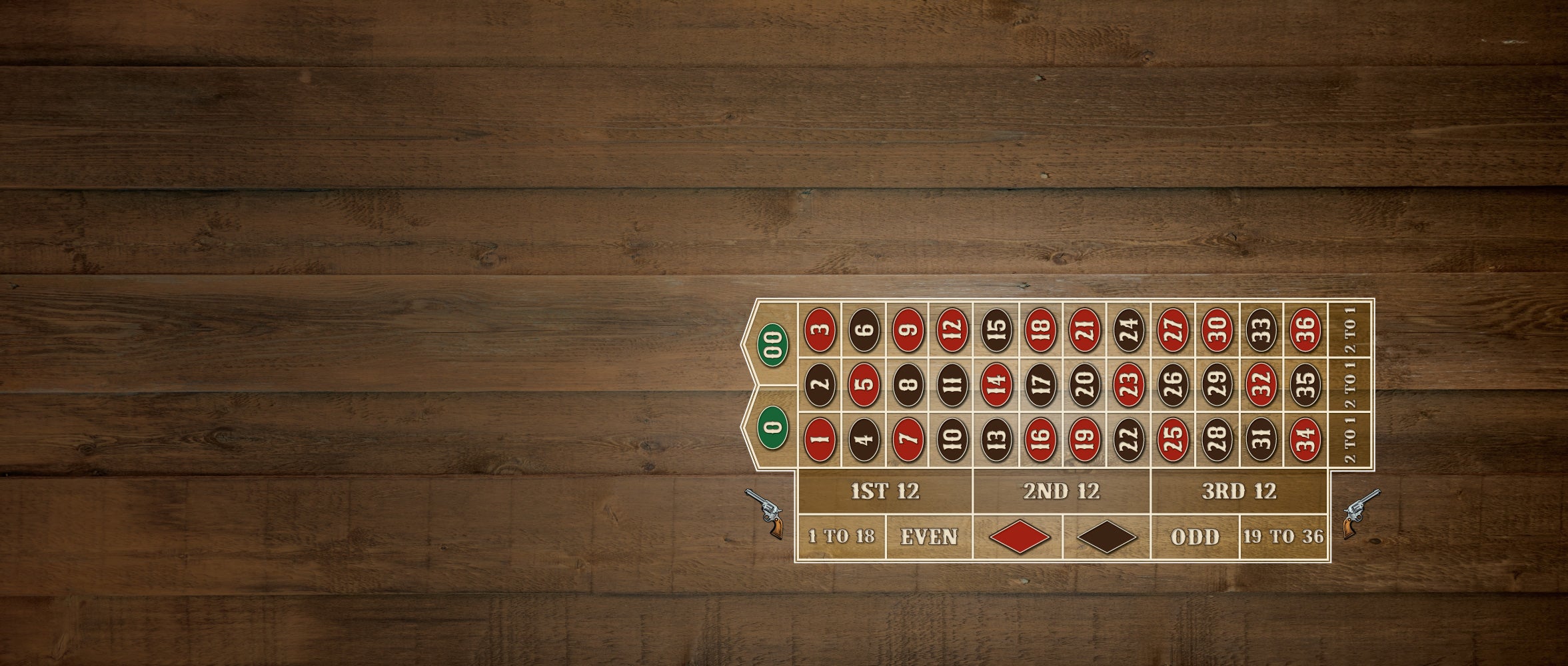The image size is (1568, 666).
Task: Choose black number 17 on the table
Action: [1041, 383]
